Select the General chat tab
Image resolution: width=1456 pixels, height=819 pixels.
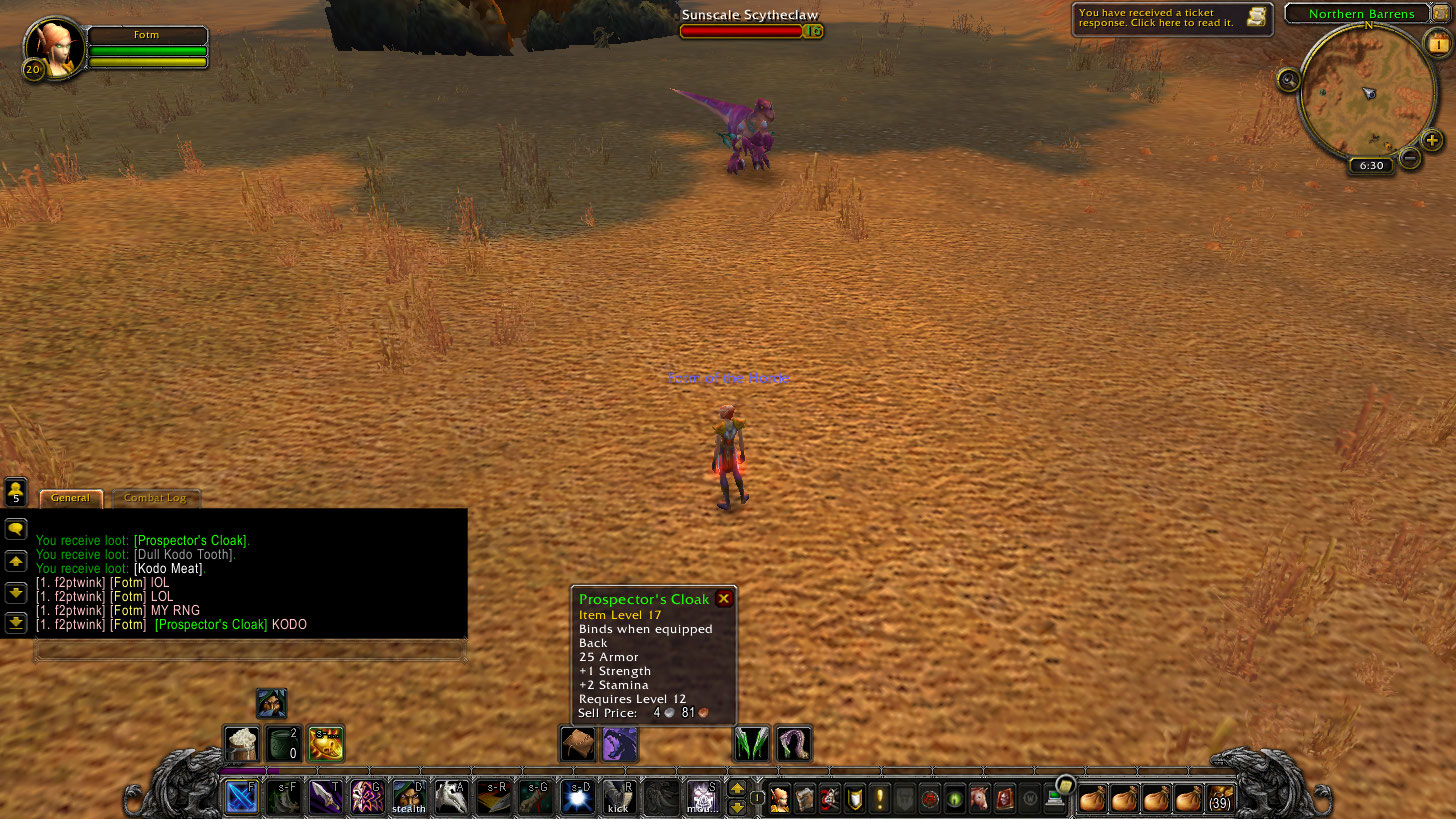(71, 498)
